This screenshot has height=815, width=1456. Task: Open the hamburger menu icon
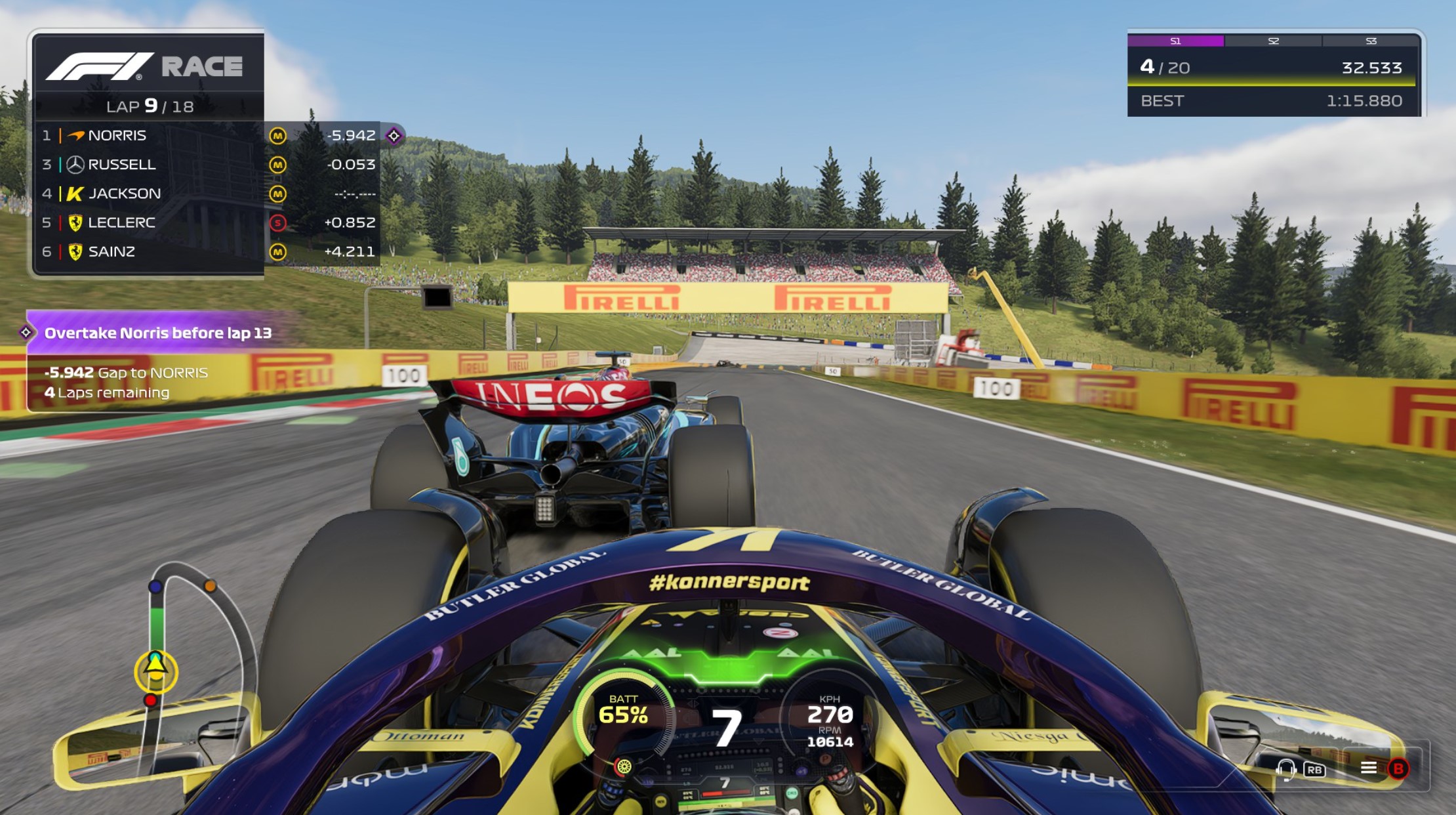1369,768
